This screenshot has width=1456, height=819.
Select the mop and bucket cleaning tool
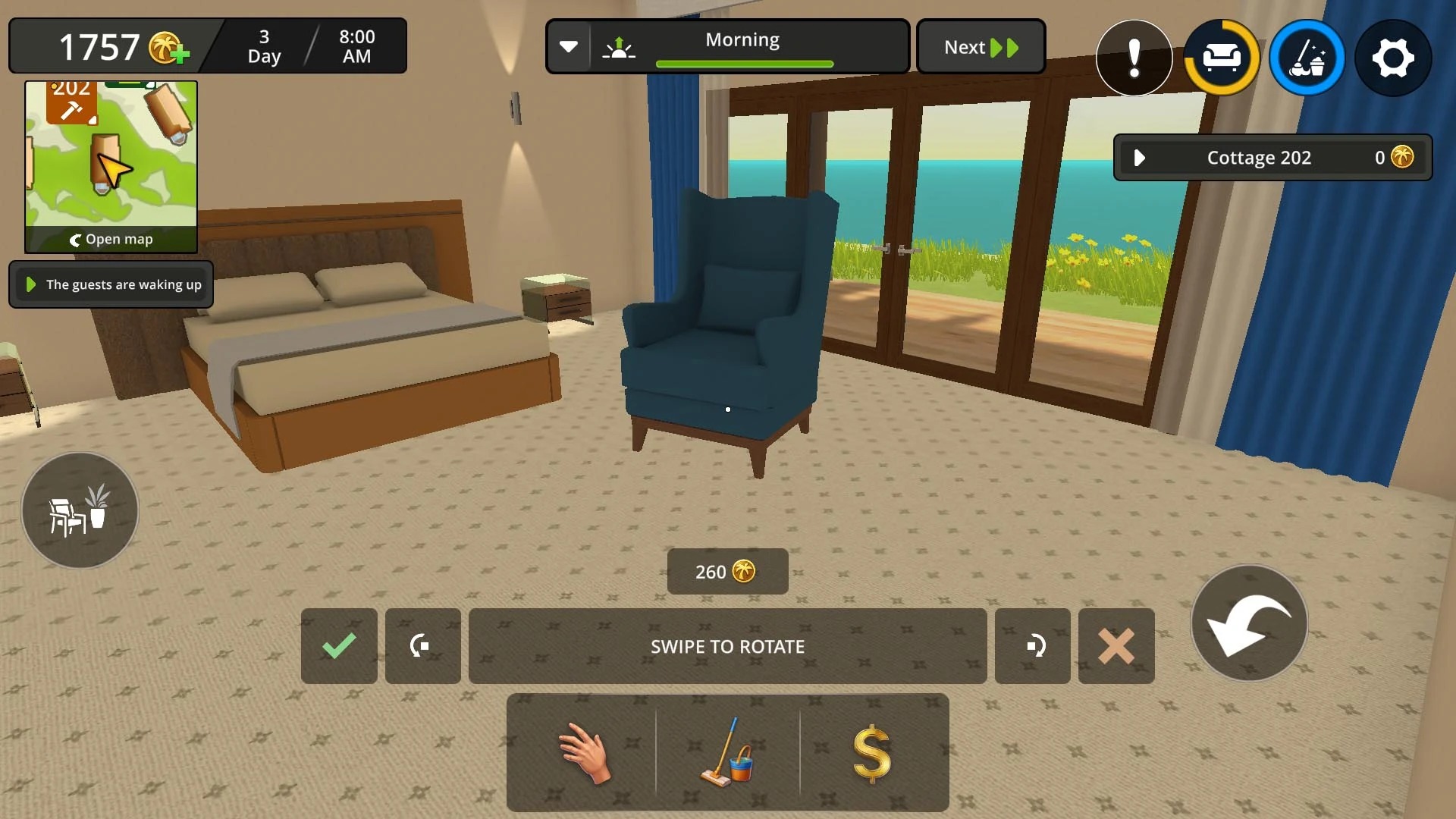(726, 751)
